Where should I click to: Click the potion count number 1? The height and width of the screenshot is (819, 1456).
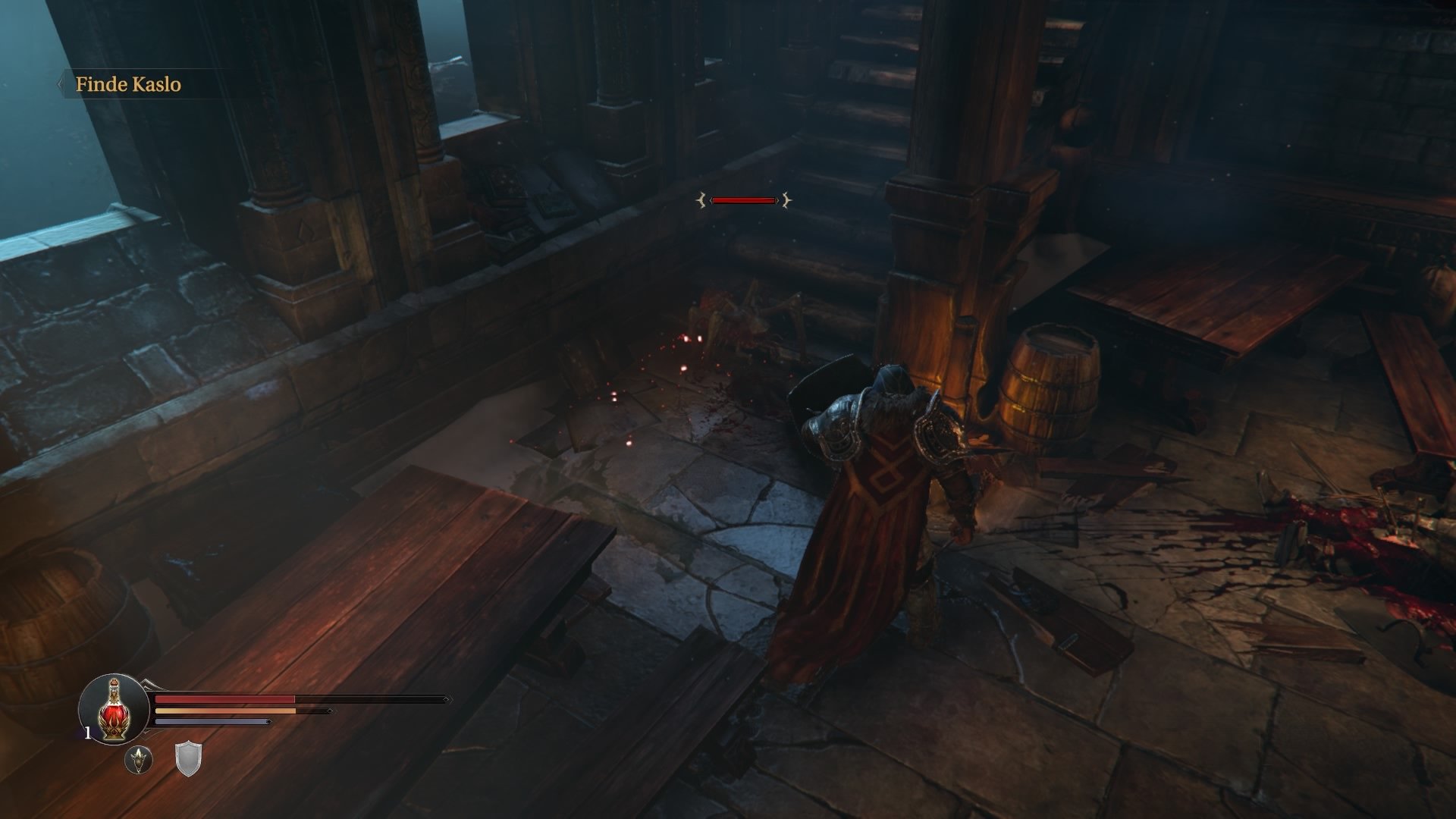tap(87, 731)
